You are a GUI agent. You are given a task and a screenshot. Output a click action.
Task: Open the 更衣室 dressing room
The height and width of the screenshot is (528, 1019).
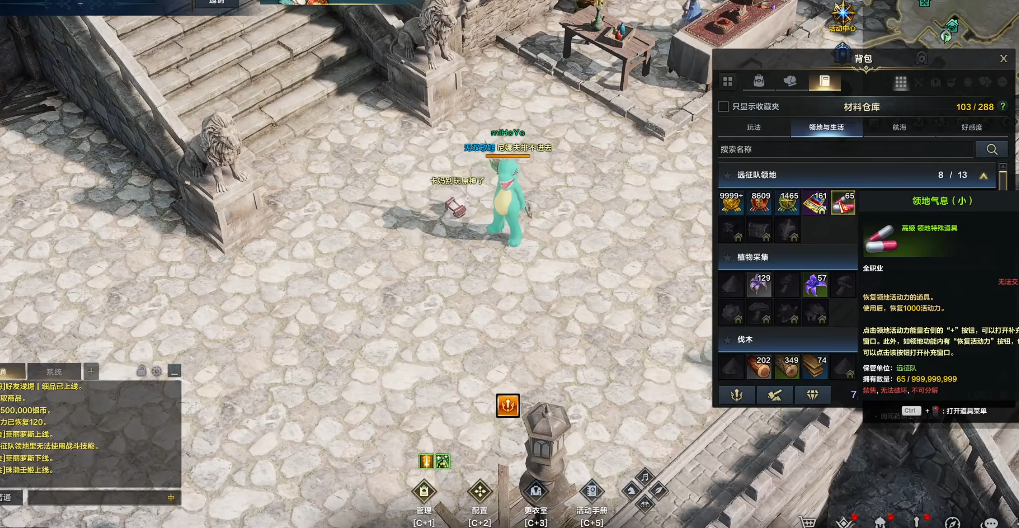536,491
